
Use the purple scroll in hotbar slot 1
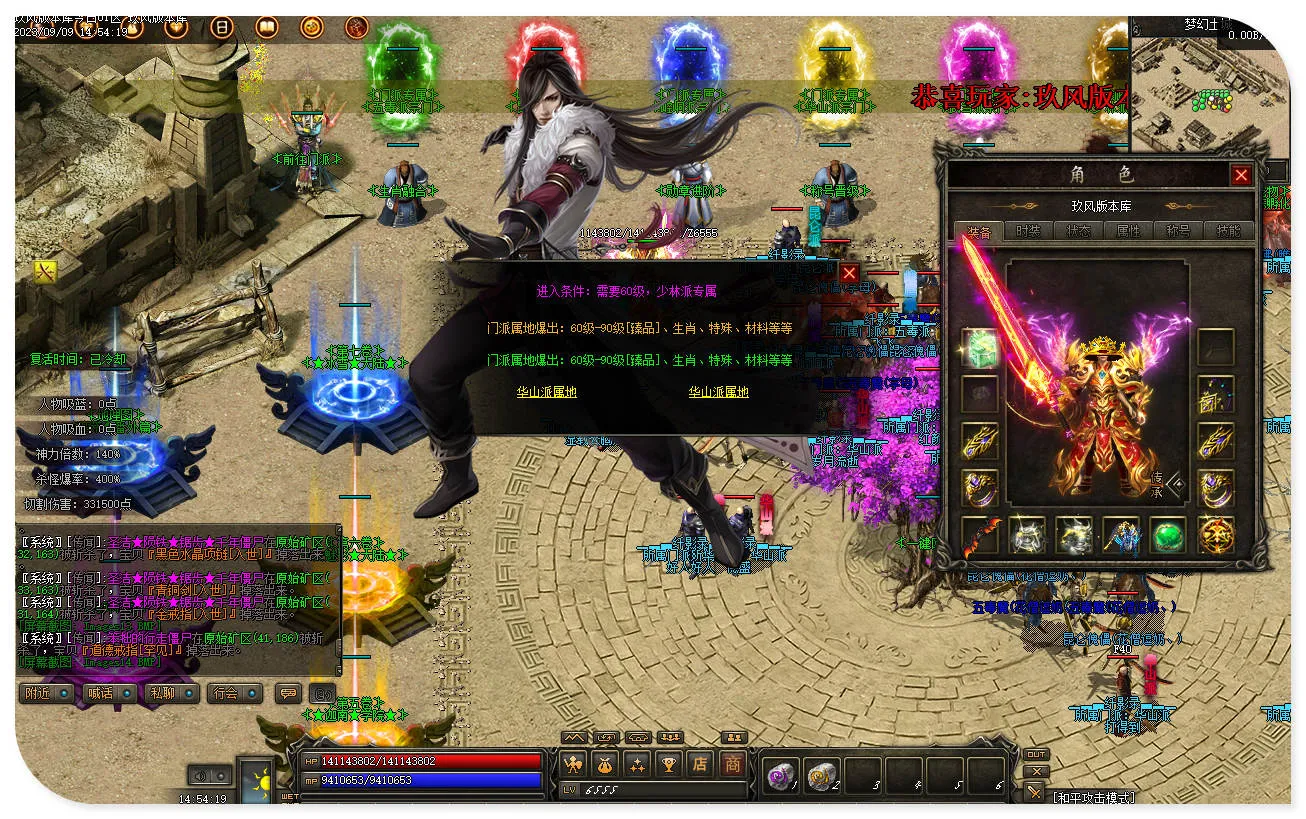coord(780,775)
